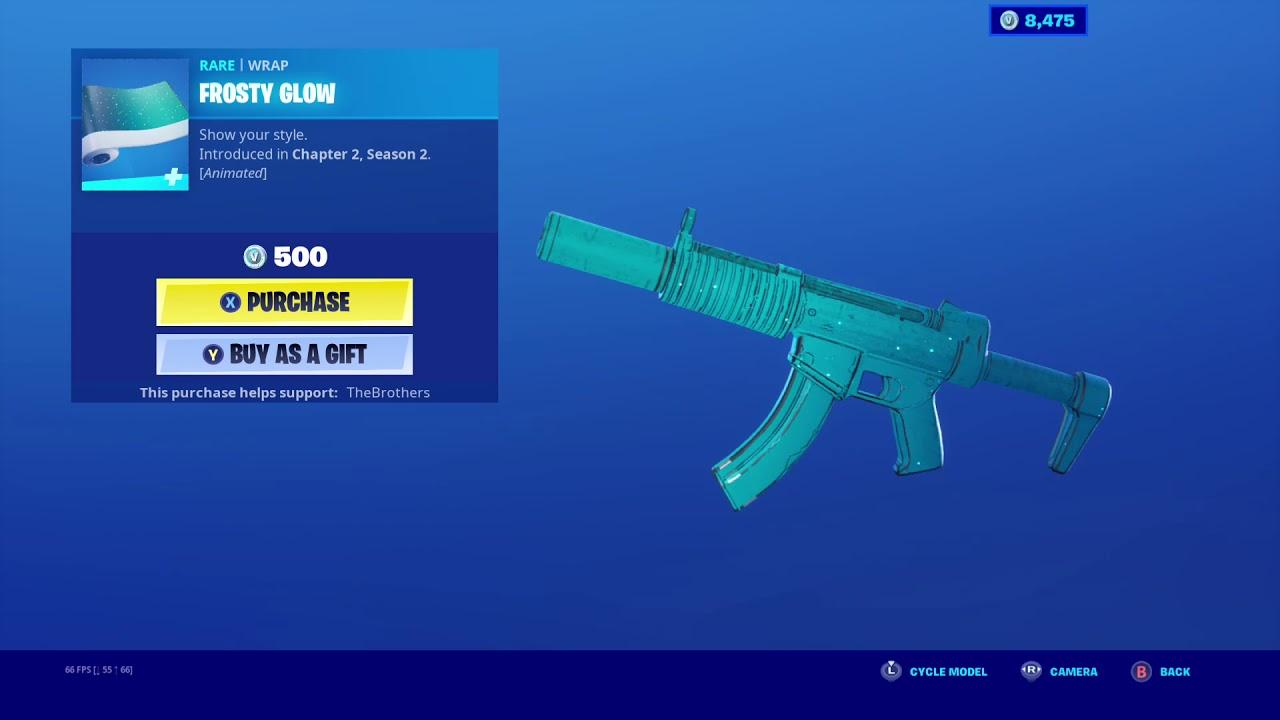Viewport: 1280px width, 720px height.
Task: Click the creator name TheBrothers
Action: click(389, 392)
